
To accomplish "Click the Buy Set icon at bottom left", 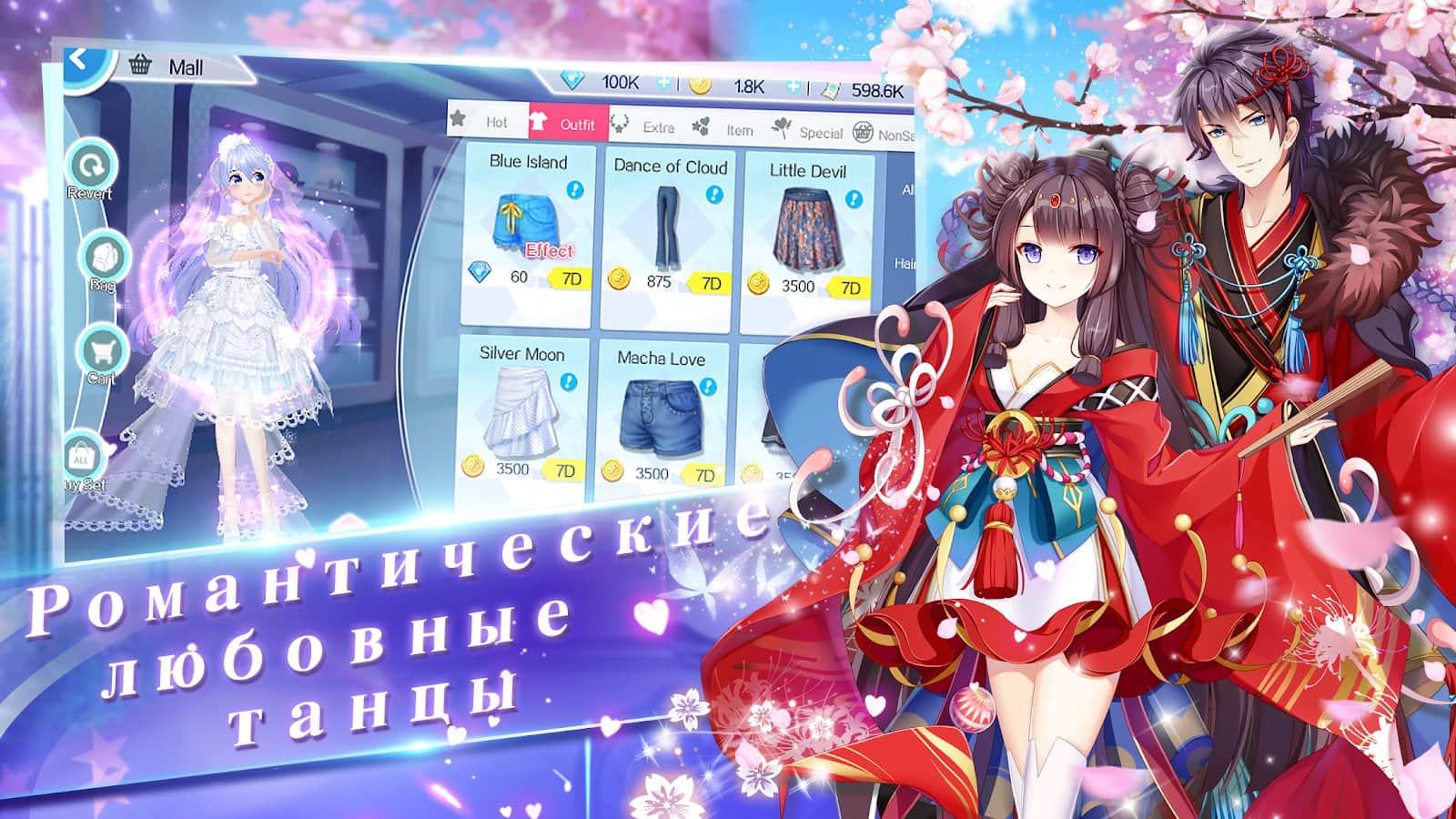I will [80, 455].
